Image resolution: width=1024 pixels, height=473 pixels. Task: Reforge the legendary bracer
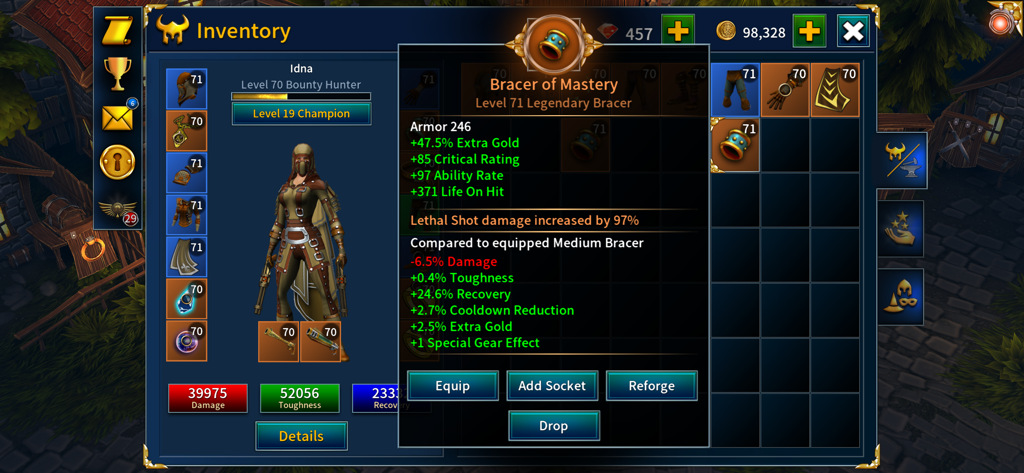click(x=651, y=386)
